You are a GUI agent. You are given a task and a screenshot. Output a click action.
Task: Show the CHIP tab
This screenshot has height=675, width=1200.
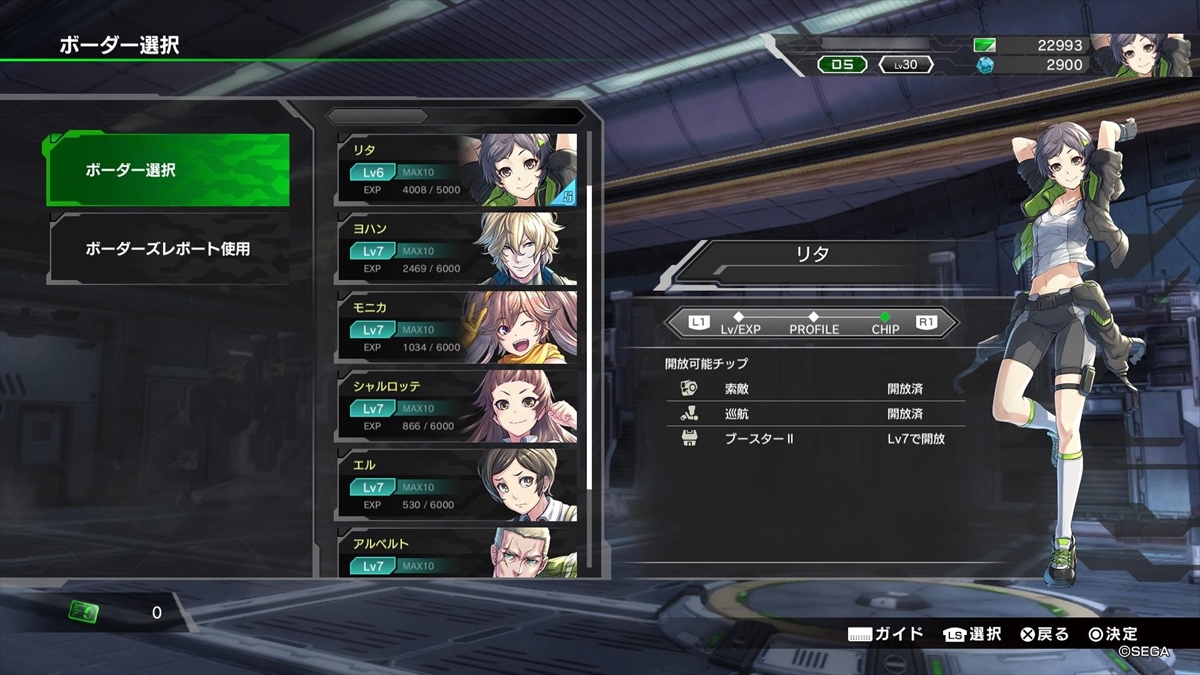[x=885, y=324]
